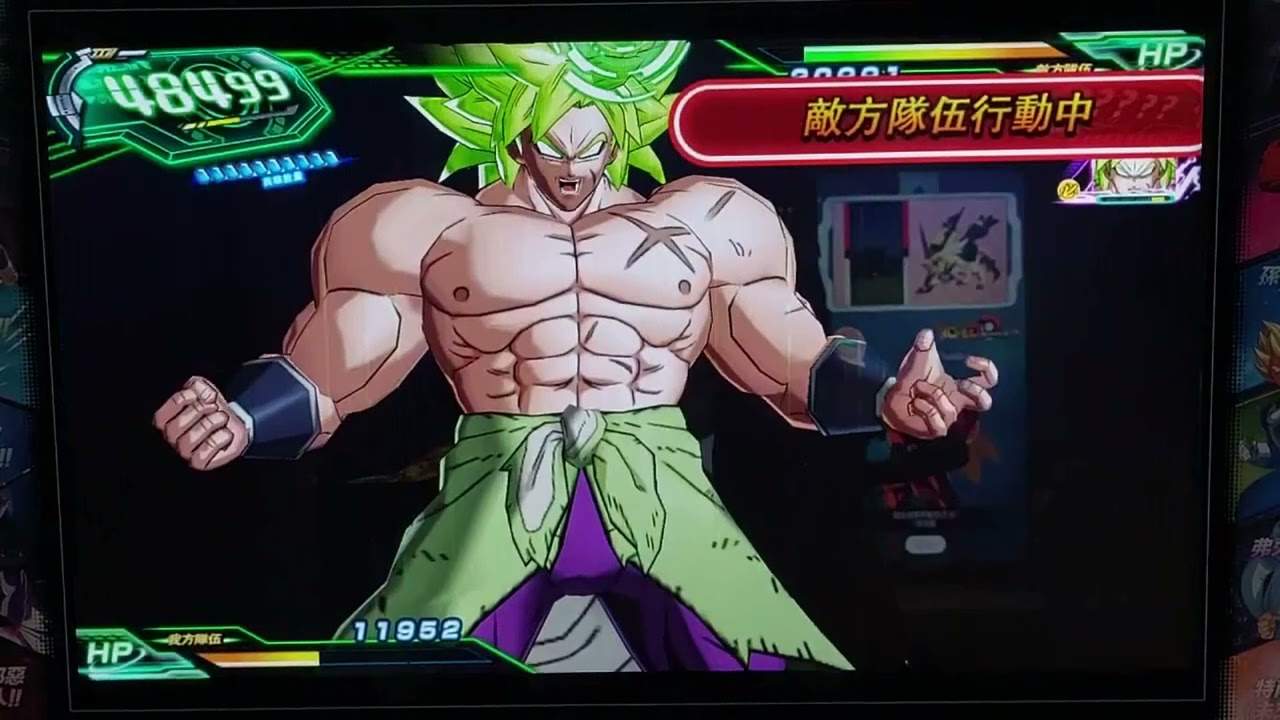
Task: Select the enemy Broly portrait icon
Action: (x=1135, y=178)
